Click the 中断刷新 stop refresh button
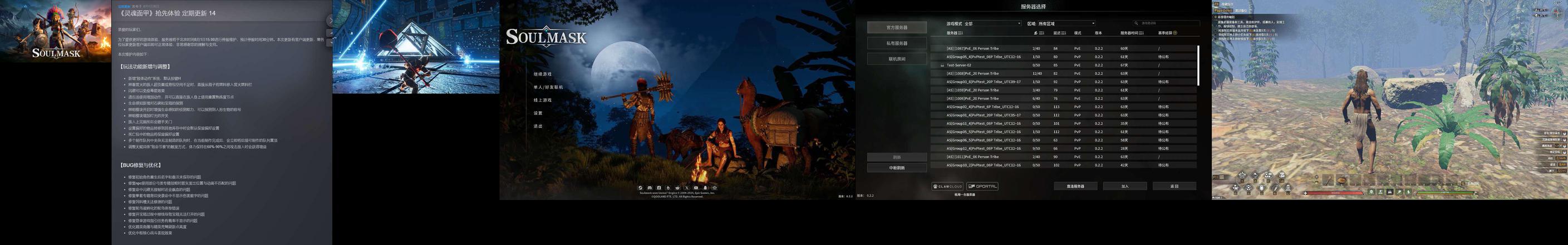 click(897, 168)
